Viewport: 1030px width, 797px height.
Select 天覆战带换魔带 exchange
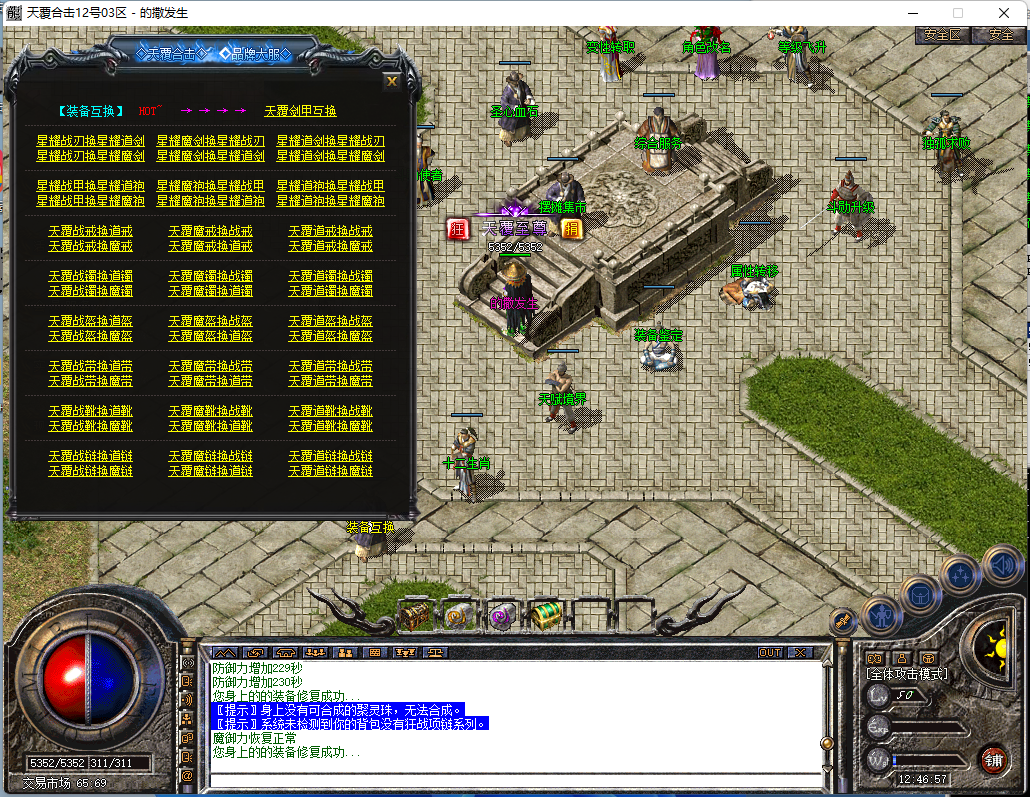pyautogui.click(x=90, y=381)
